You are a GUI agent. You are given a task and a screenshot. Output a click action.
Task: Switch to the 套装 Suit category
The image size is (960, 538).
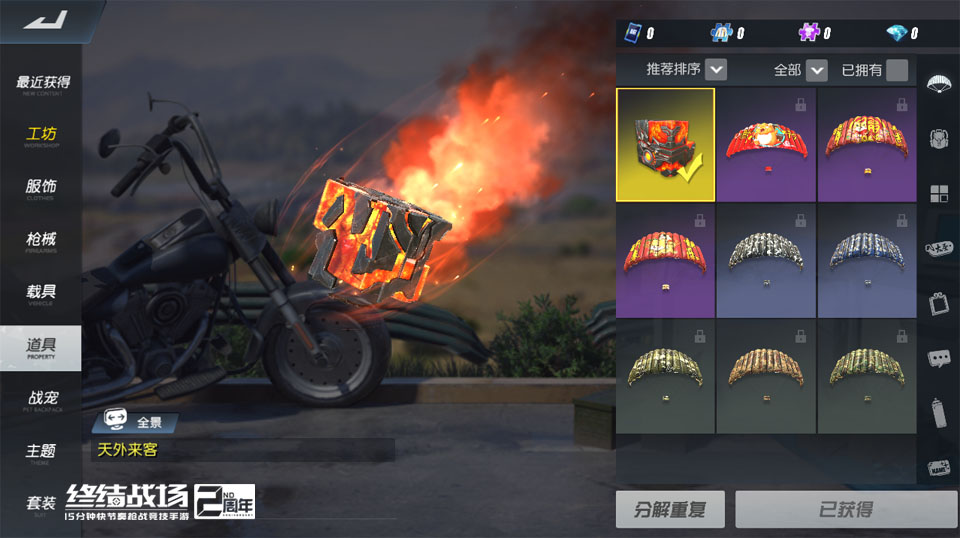42,505
